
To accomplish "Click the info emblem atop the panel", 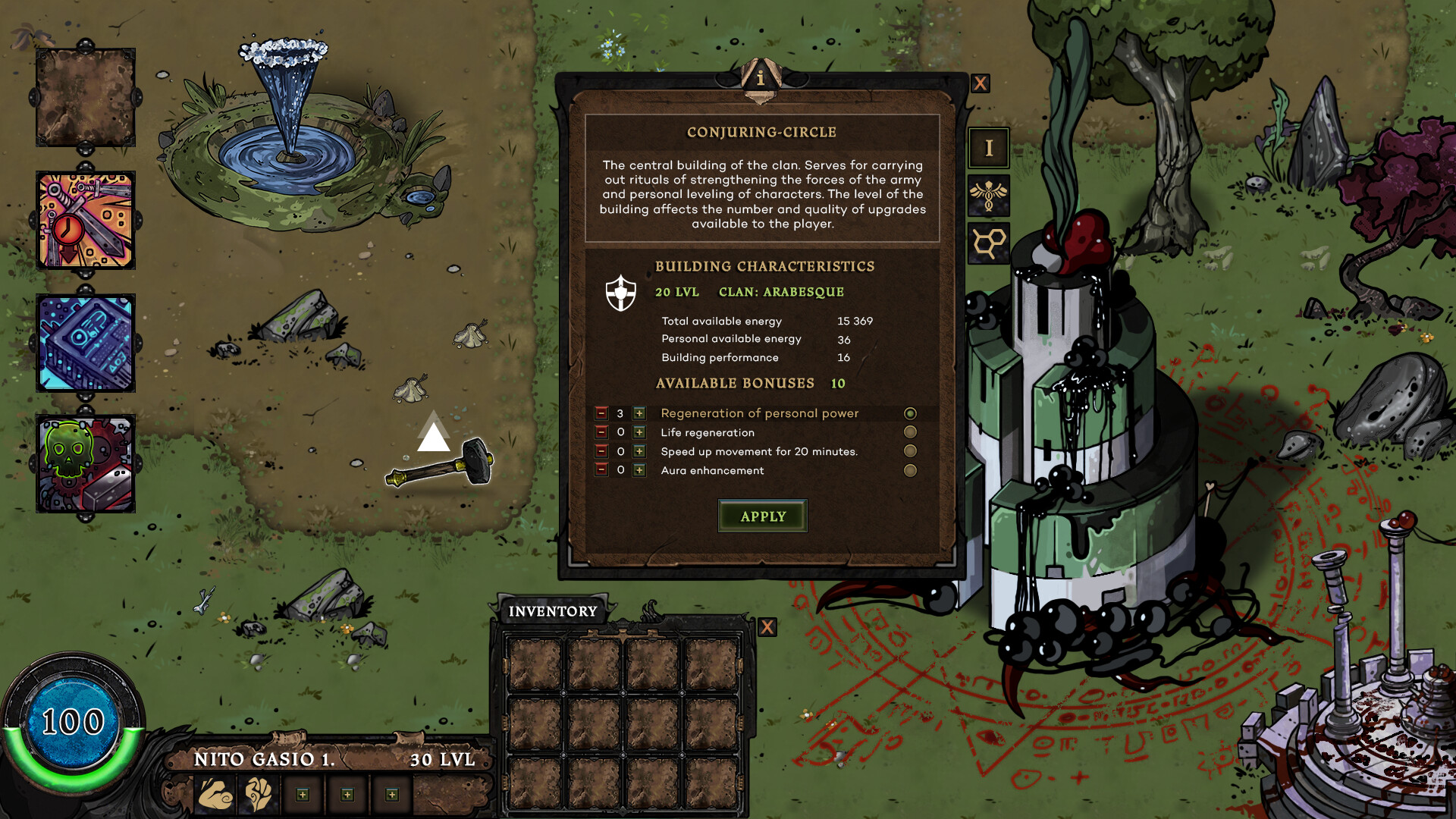I will click(761, 78).
